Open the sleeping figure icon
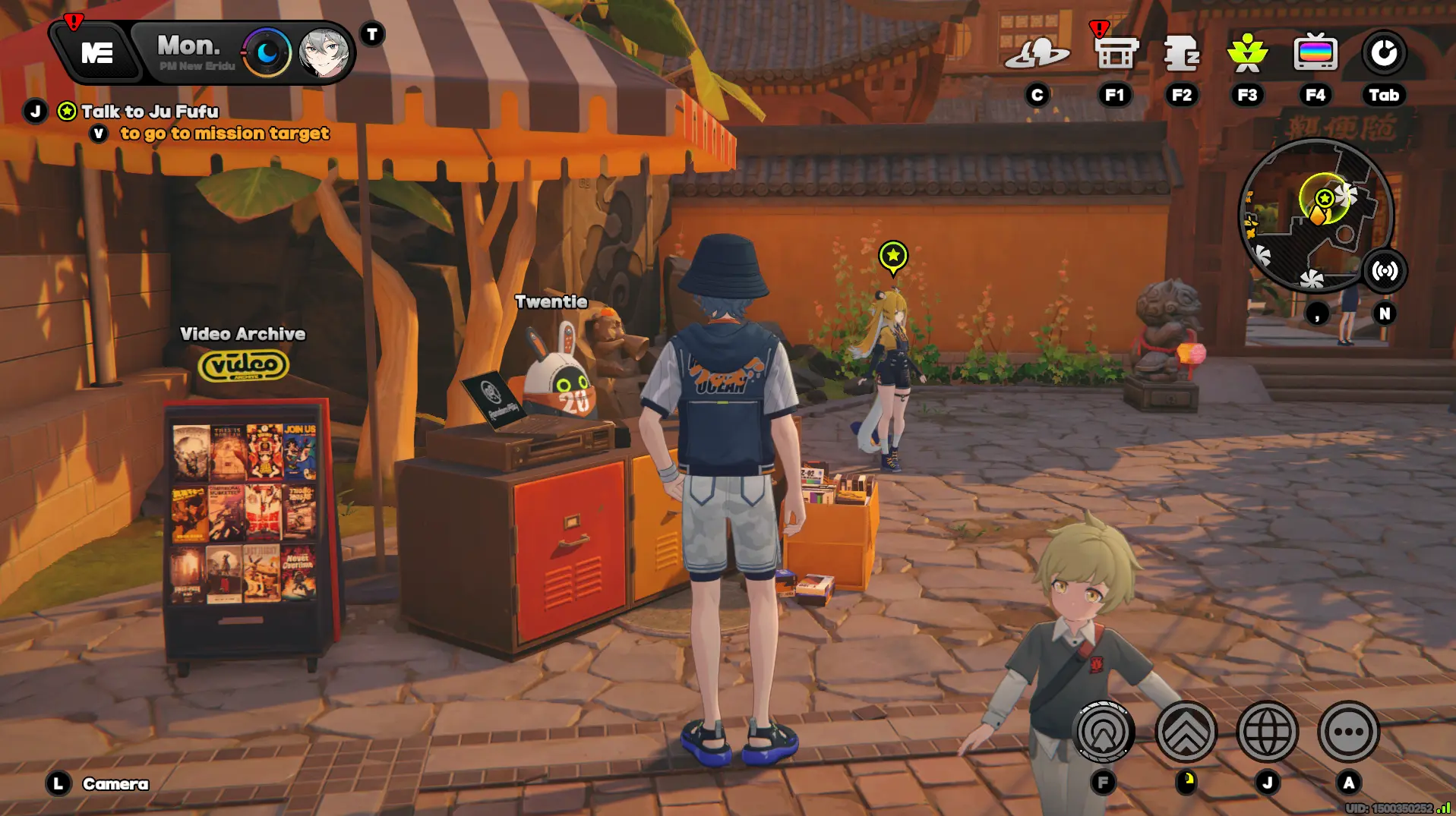This screenshot has width=1456, height=816. (x=1181, y=53)
